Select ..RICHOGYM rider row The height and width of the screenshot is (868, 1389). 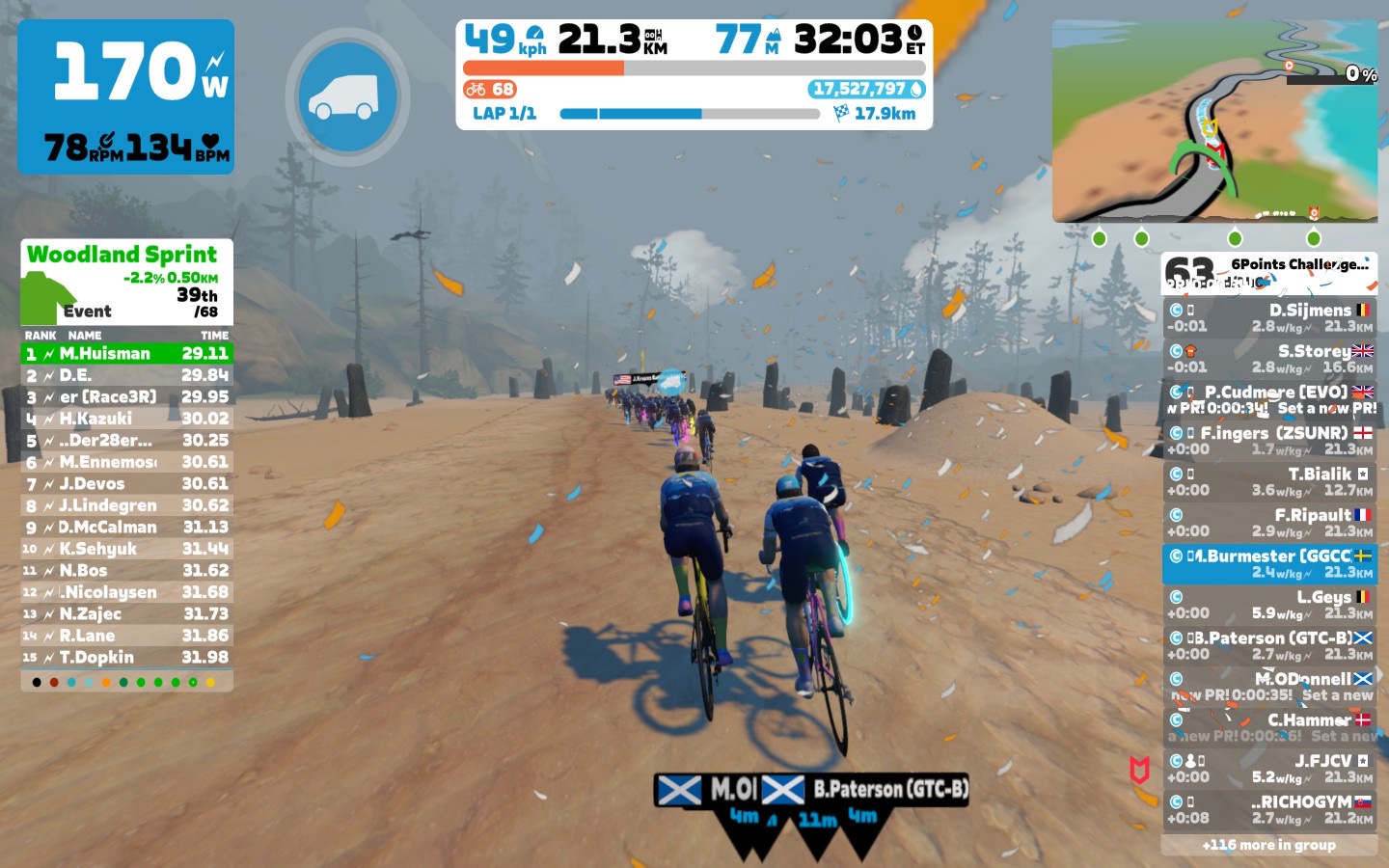coord(1268,809)
